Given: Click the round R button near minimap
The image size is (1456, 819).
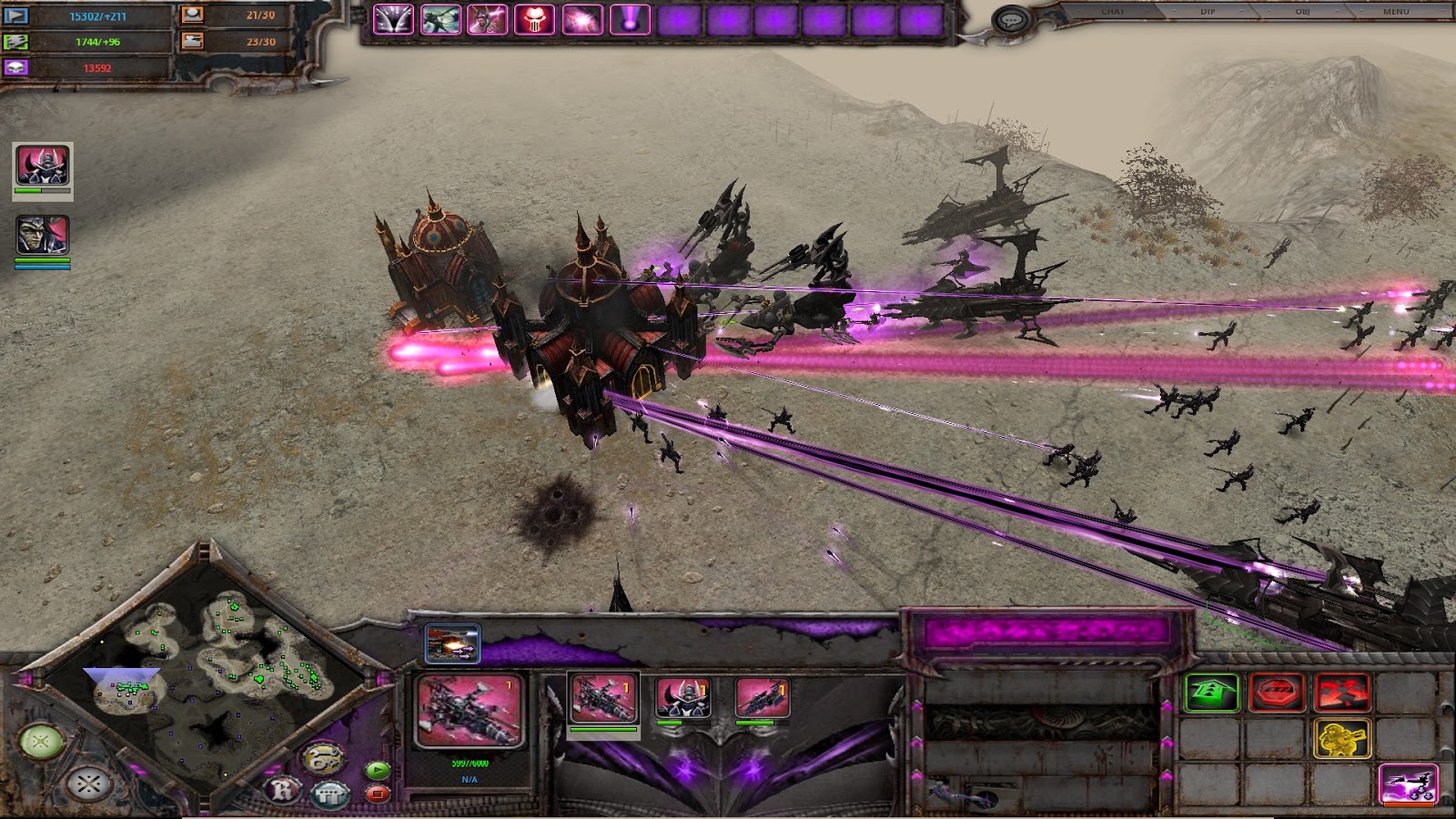Looking at the screenshot, I should (283, 789).
